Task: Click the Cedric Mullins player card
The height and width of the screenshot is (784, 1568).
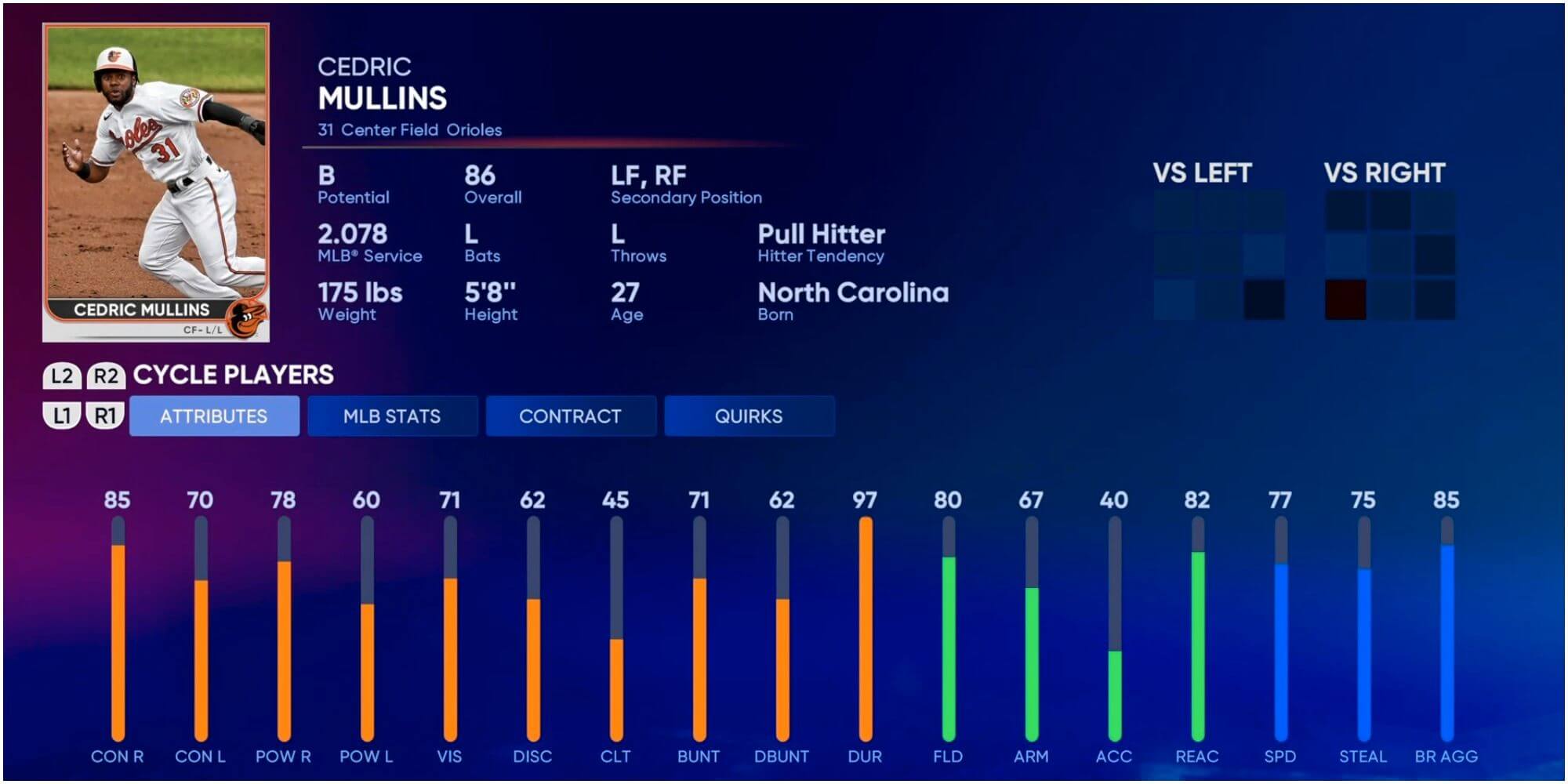Action: (x=156, y=183)
